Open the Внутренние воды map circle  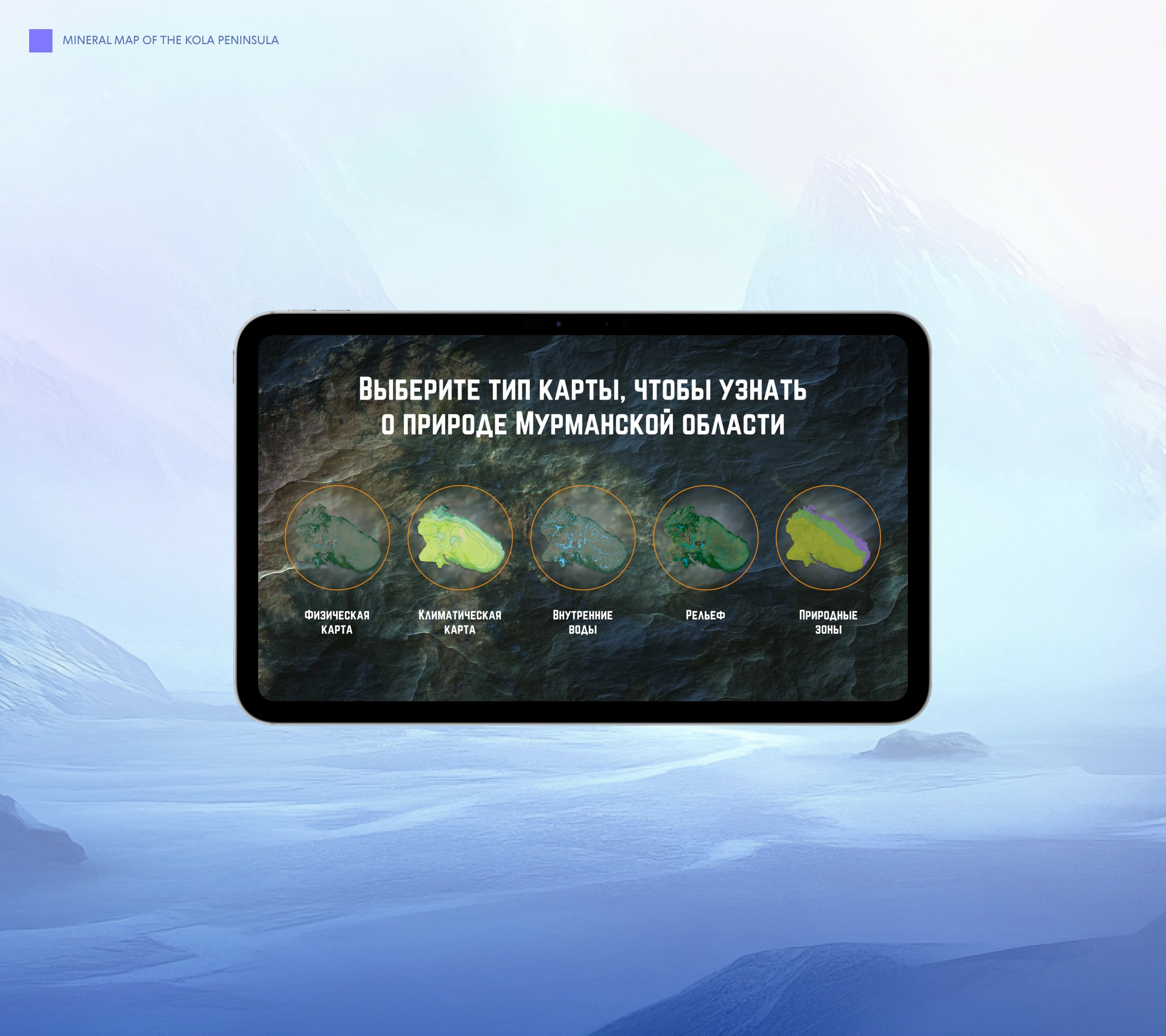pyautogui.click(x=583, y=538)
